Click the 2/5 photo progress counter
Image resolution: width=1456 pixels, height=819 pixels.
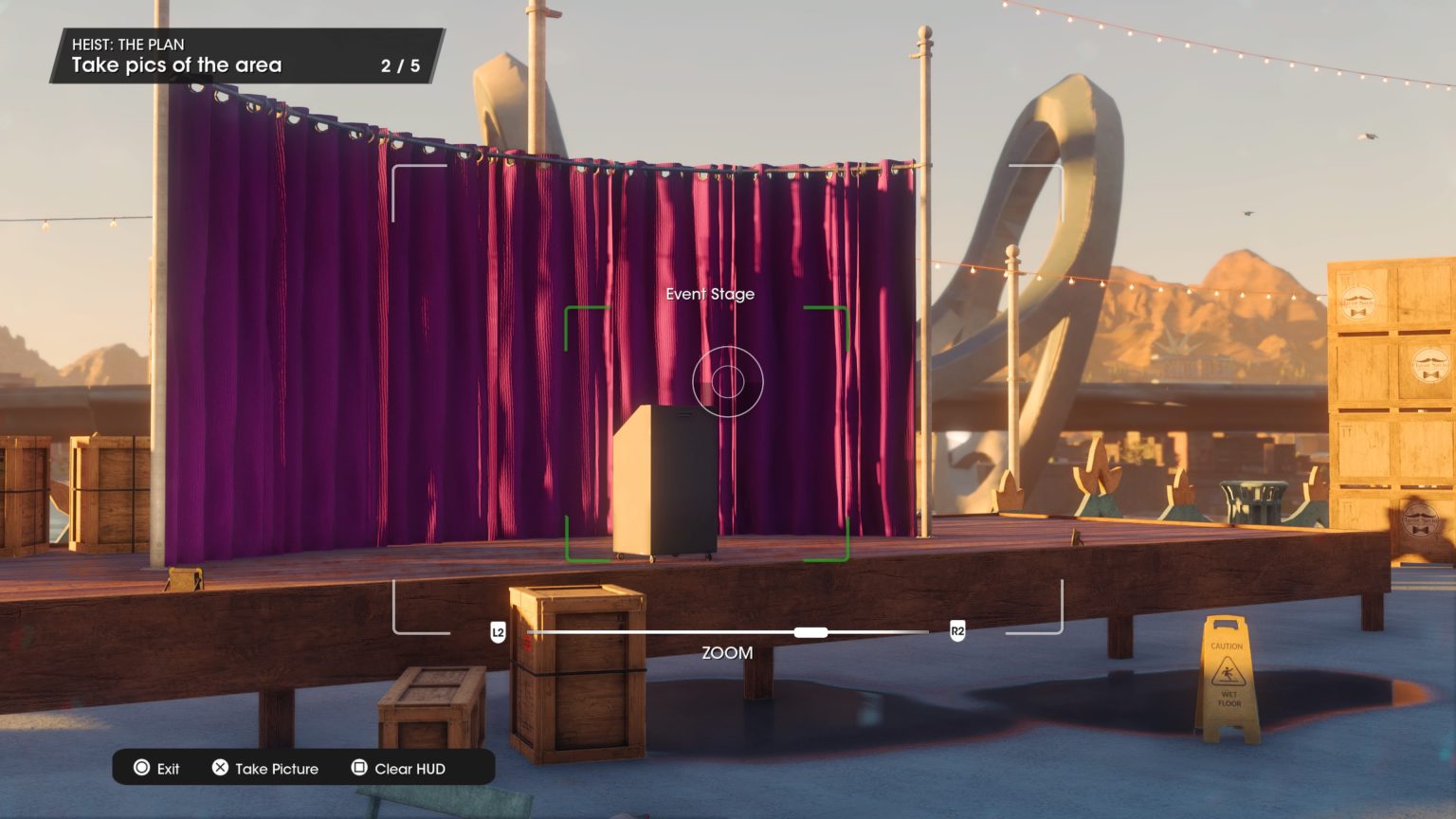402,65
